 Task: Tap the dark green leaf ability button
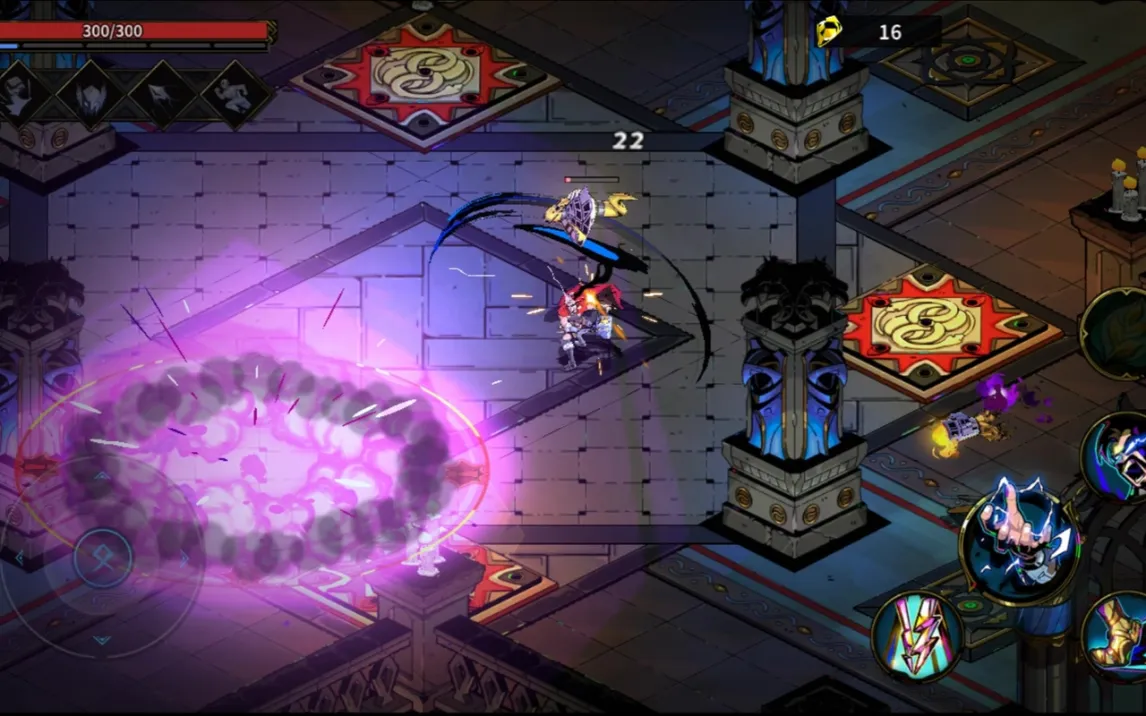pyautogui.click(x=1118, y=334)
